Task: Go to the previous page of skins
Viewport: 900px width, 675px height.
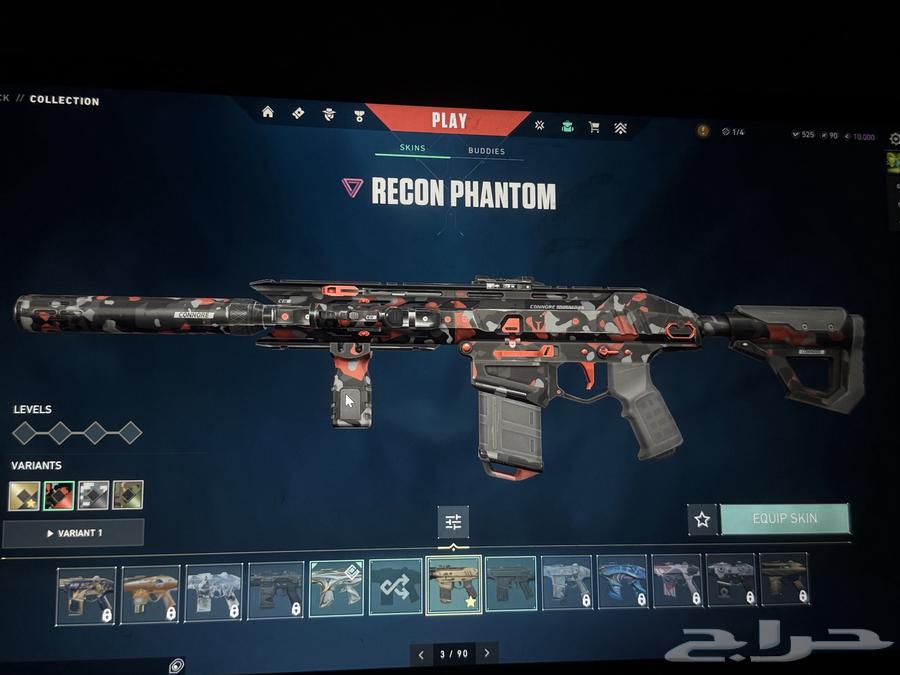Action: (x=421, y=654)
